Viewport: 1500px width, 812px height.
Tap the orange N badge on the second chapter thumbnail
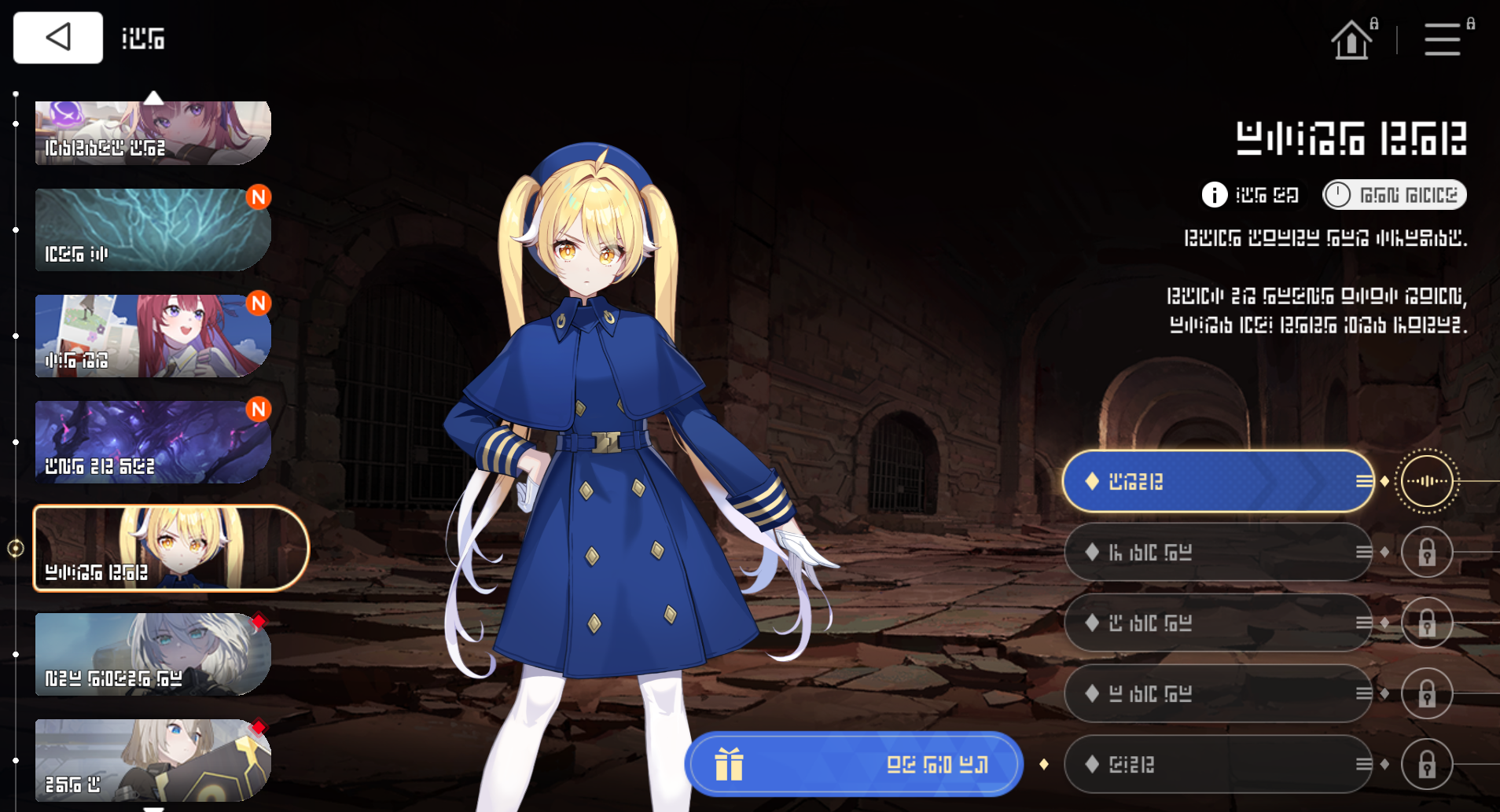point(258,198)
